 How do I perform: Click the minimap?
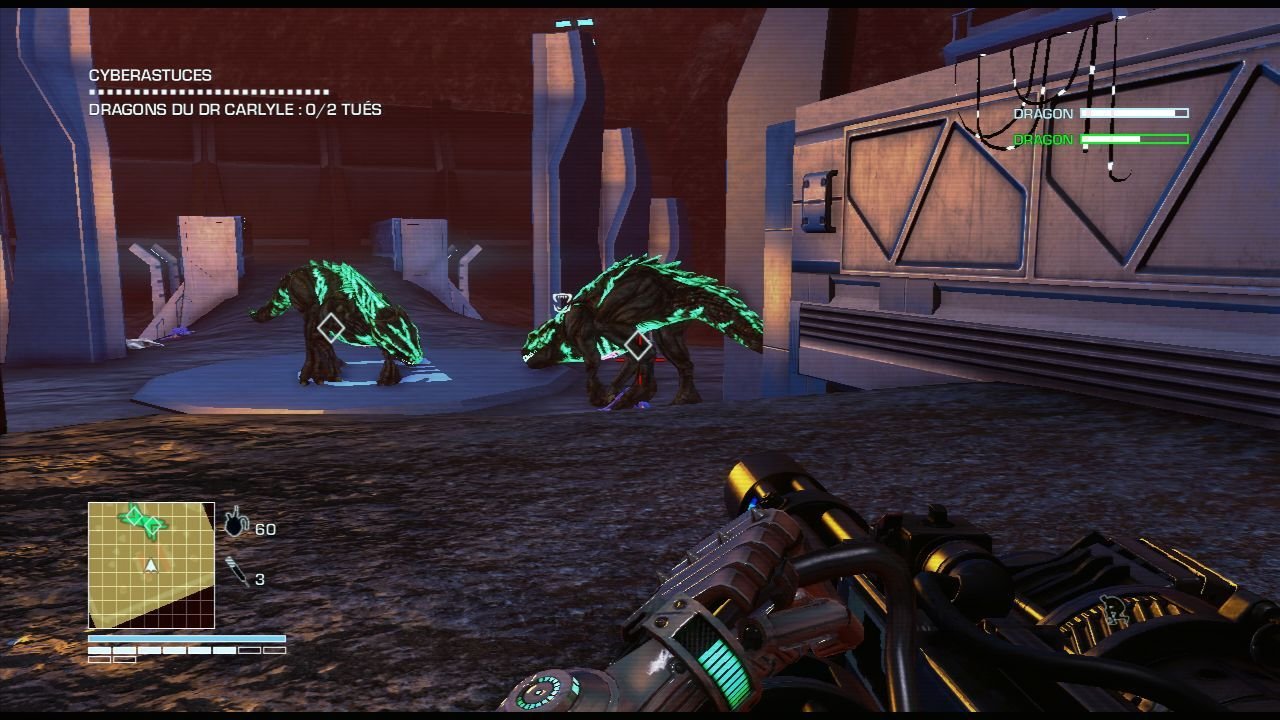coord(151,565)
